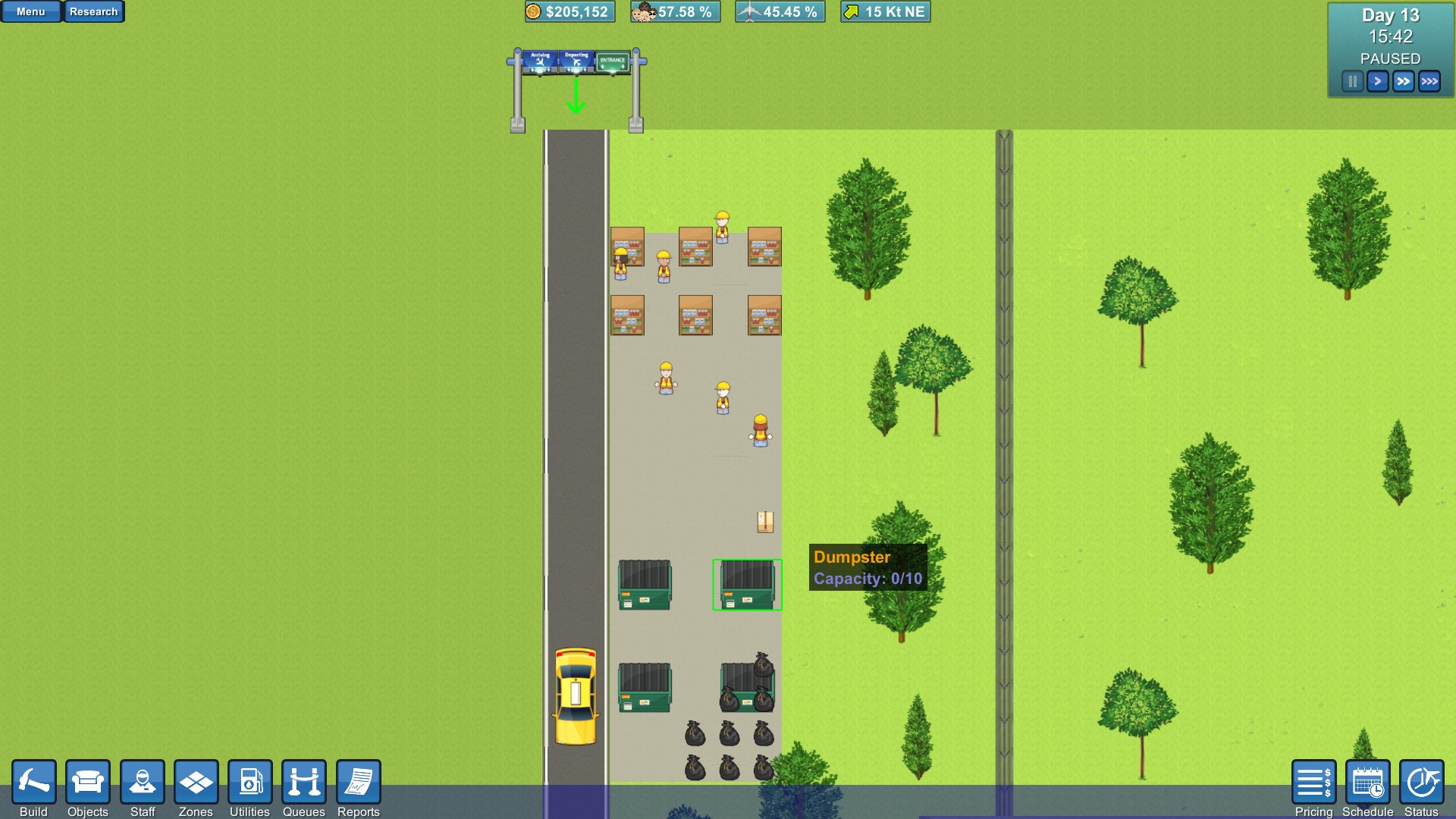Select the green-highlighted empty Dumpster
Screen dimensions: 1456x819
point(745,584)
